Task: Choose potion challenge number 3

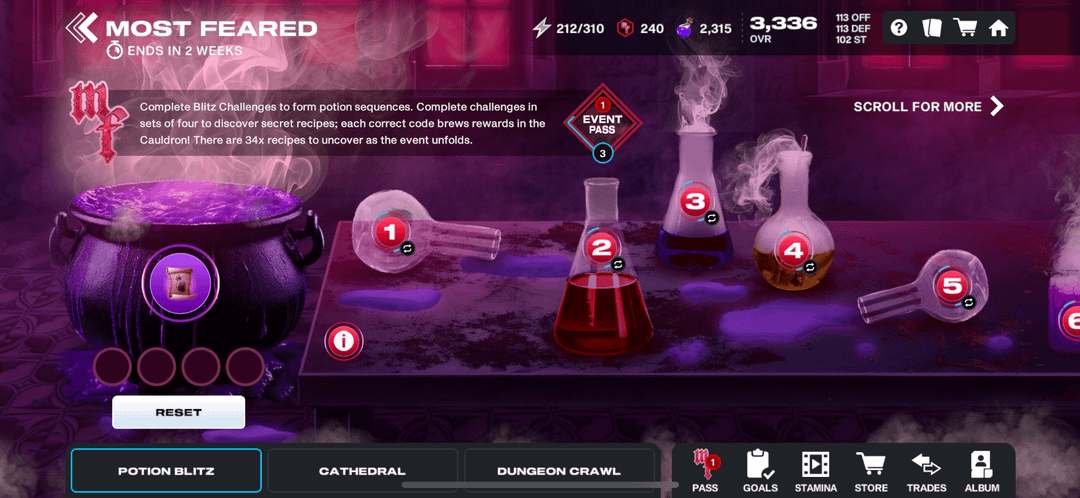Action: [694, 201]
